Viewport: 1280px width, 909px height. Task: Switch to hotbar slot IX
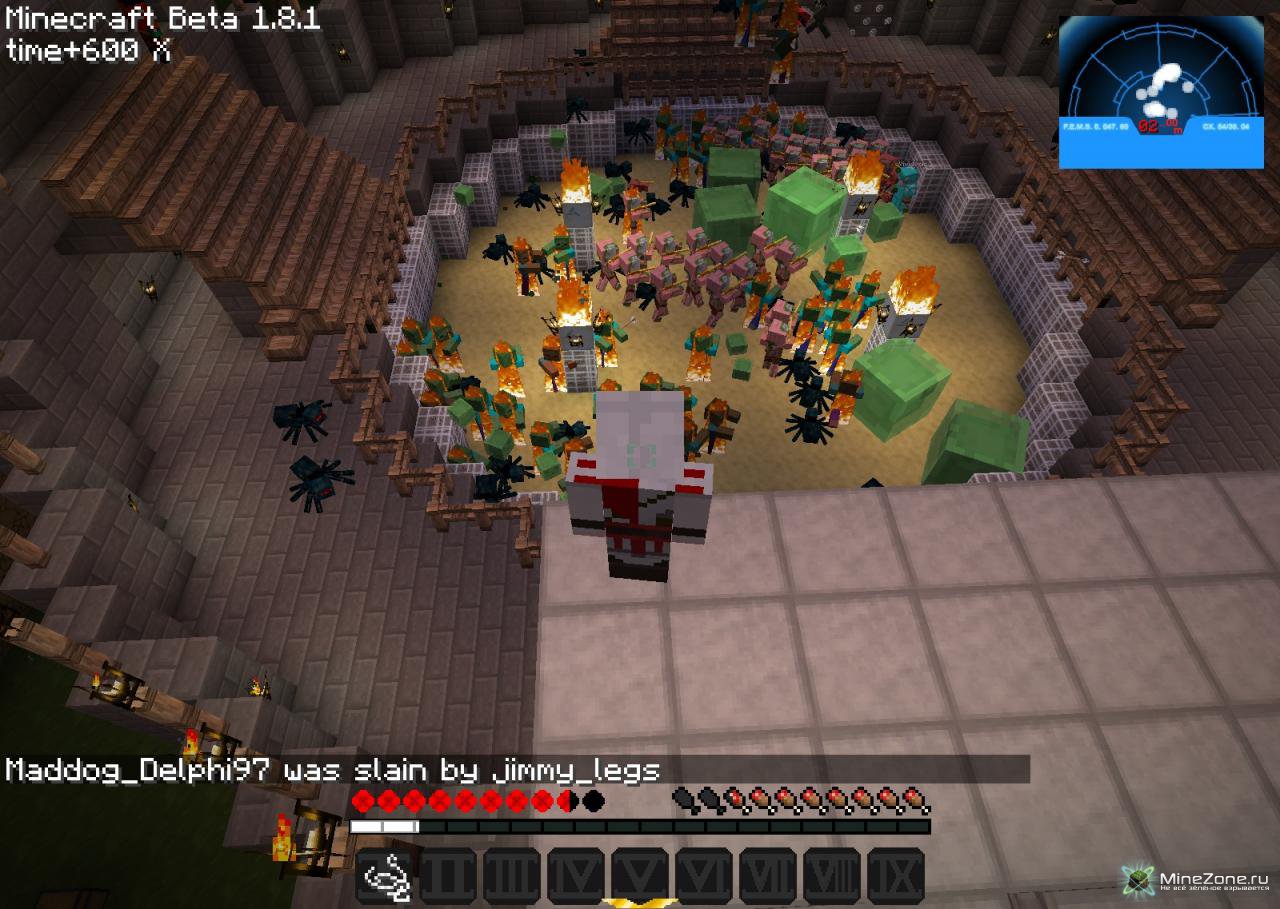click(896, 875)
